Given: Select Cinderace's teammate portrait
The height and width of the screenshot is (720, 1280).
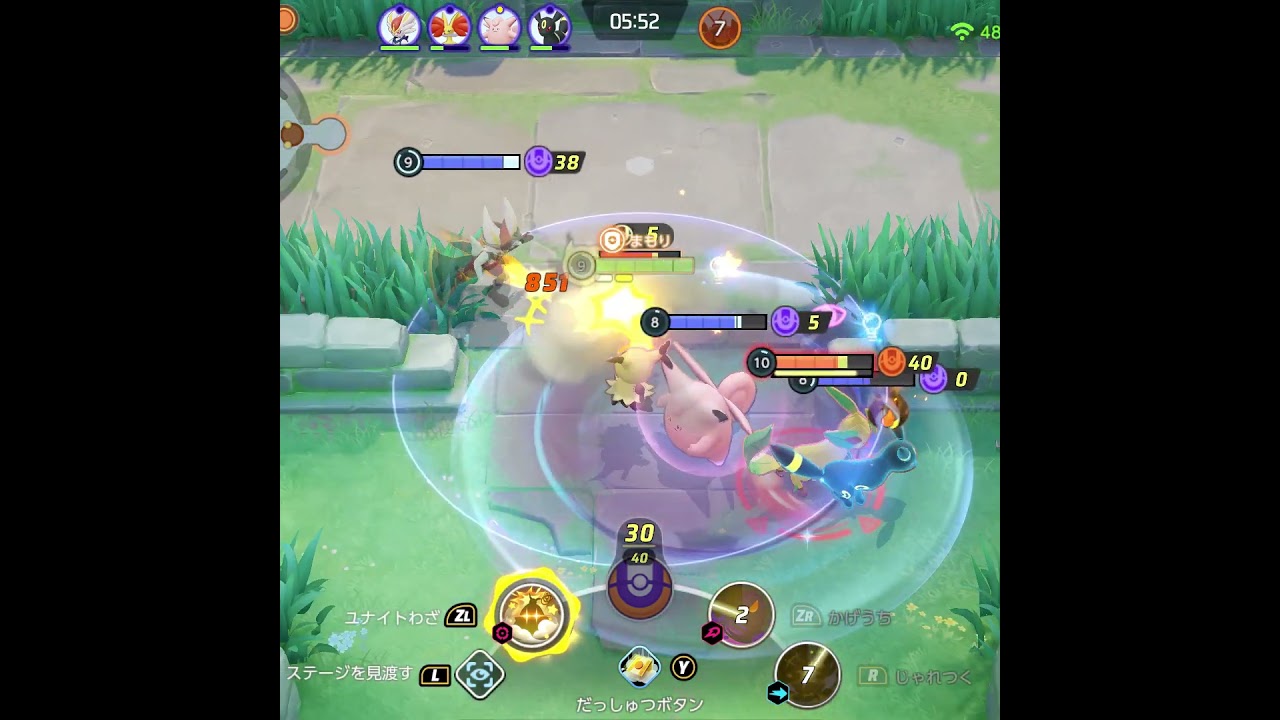Looking at the screenshot, I should [399, 26].
